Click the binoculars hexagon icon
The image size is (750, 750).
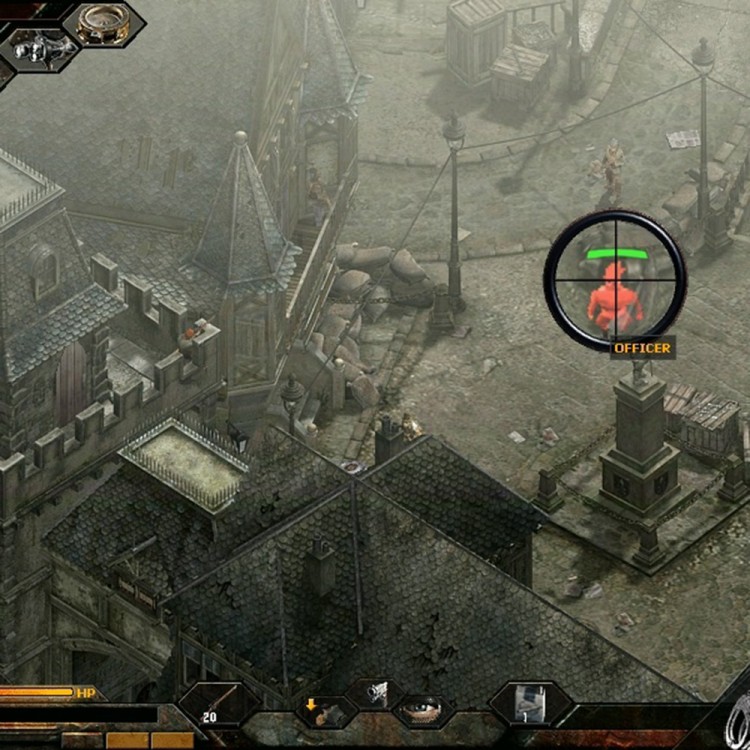[39, 49]
